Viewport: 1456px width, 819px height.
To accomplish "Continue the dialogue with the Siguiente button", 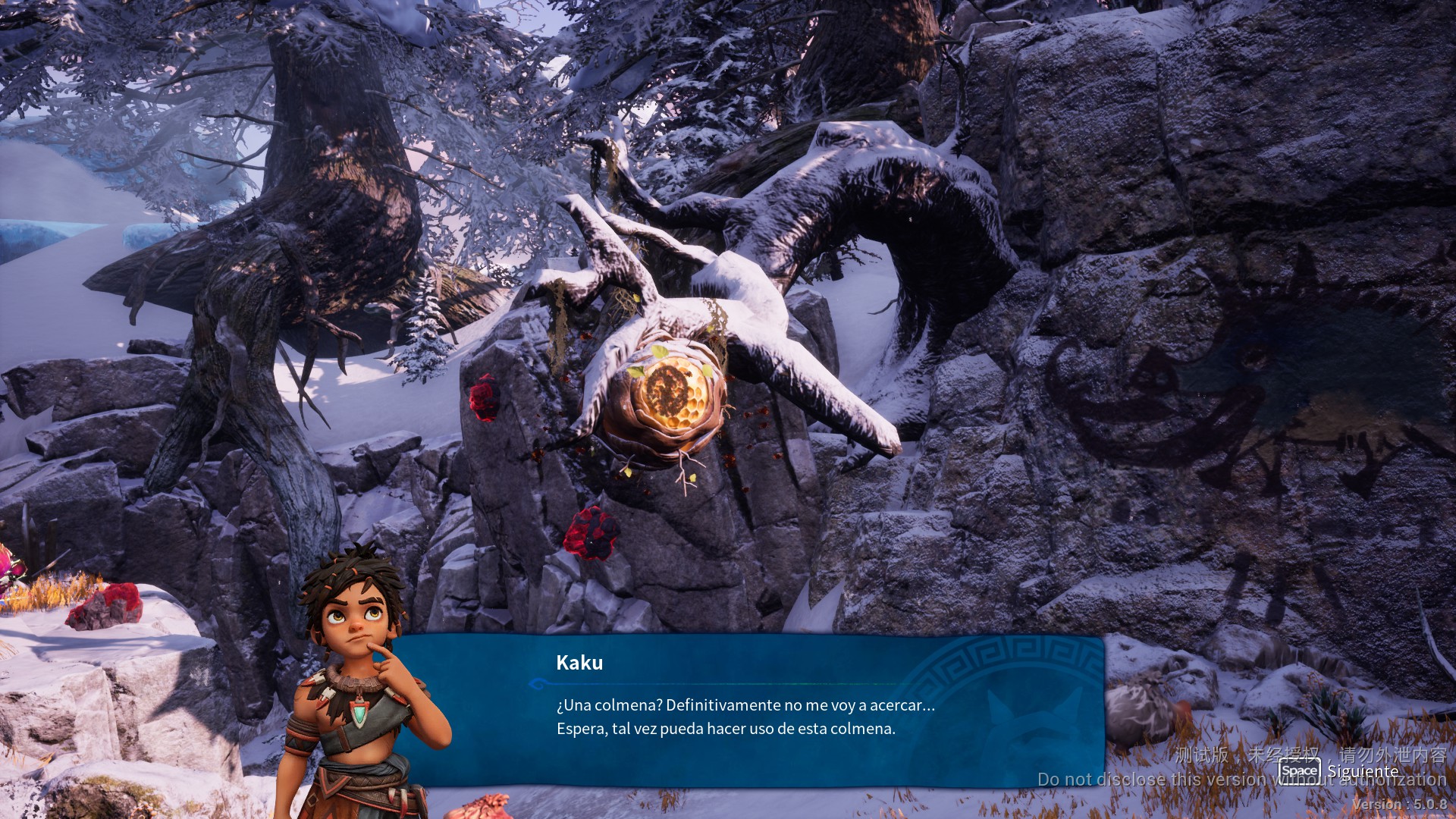I will tap(1339, 771).
